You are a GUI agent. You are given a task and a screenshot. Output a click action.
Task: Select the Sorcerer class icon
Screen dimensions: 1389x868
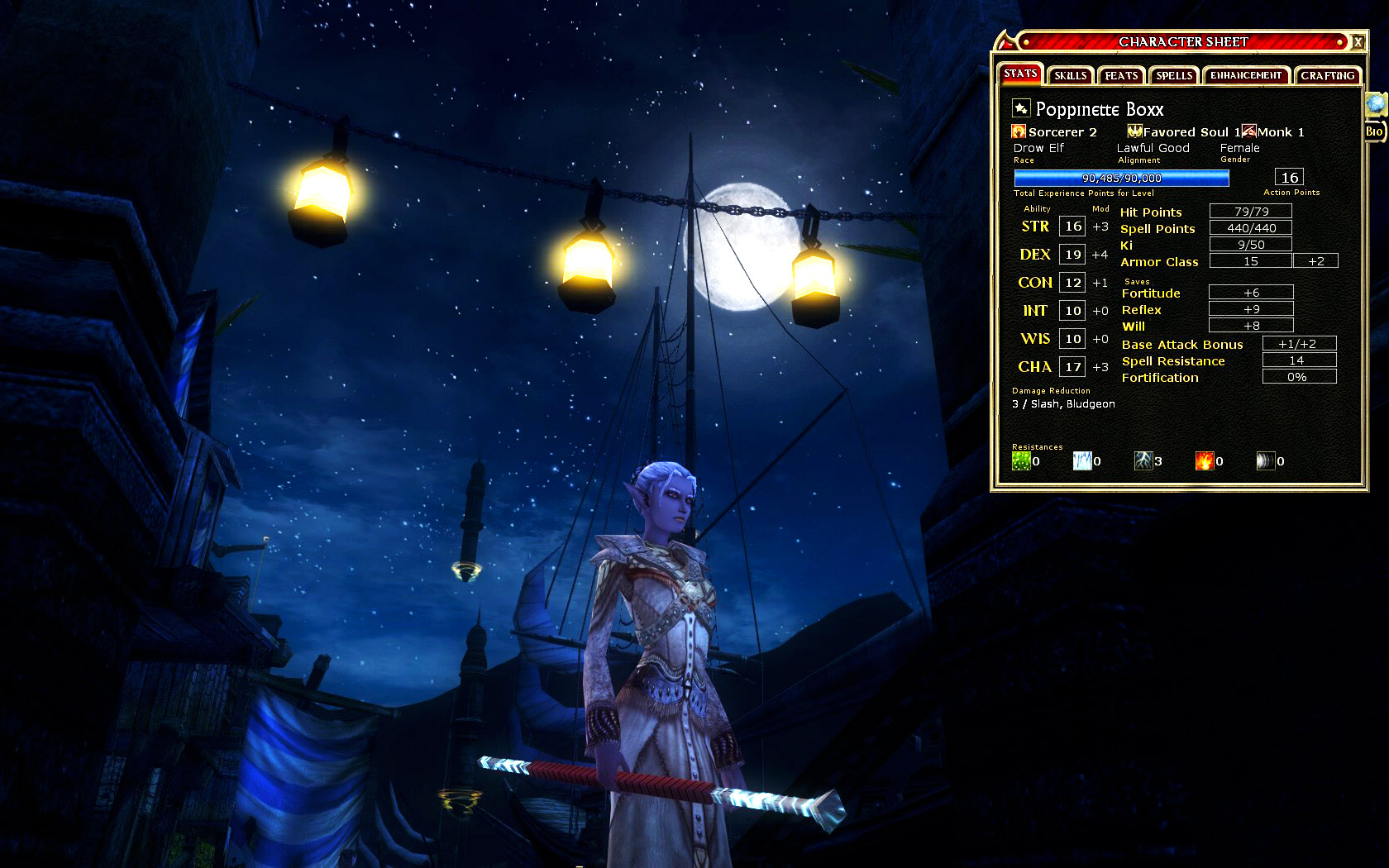click(1019, 131)
